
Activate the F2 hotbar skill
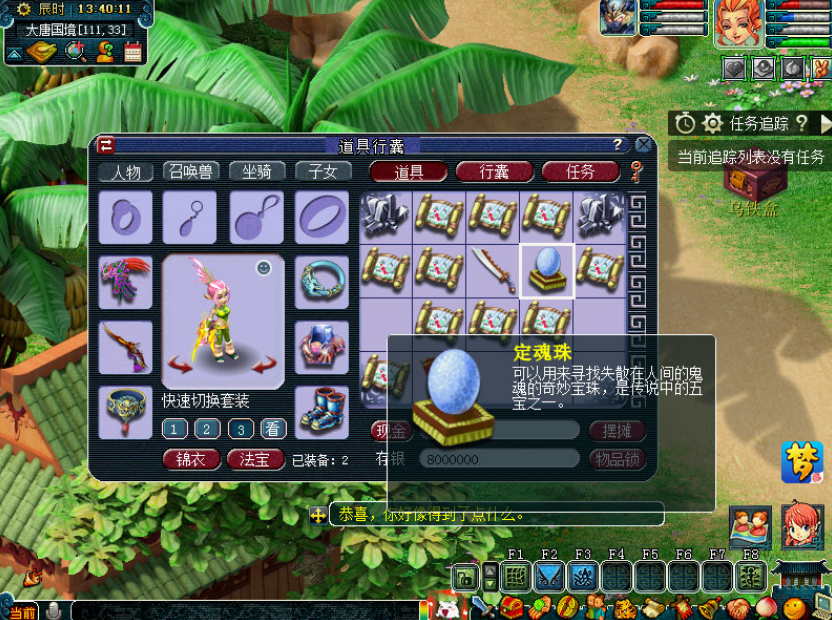pyautogui.click(x=548, y=576)
